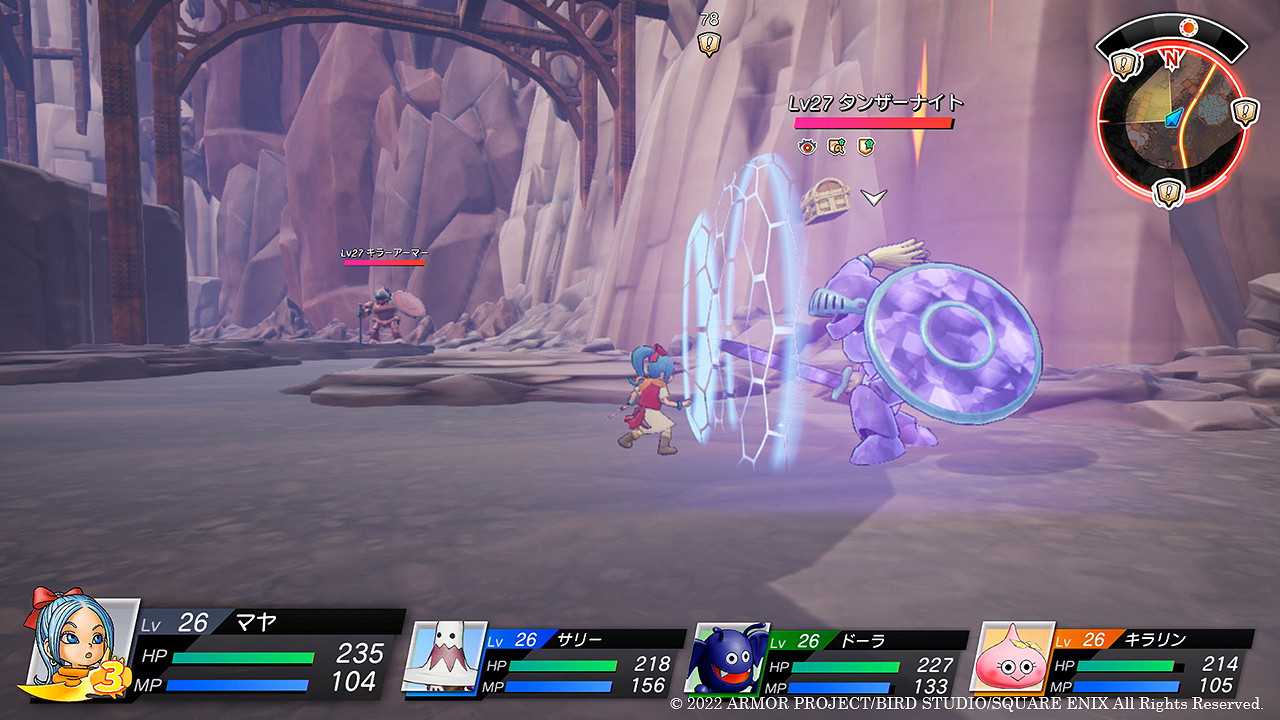This screenshot has width=1280, height=720.
Task: Select the quest marker showing distance 78
Action: (x=709, y=43)
